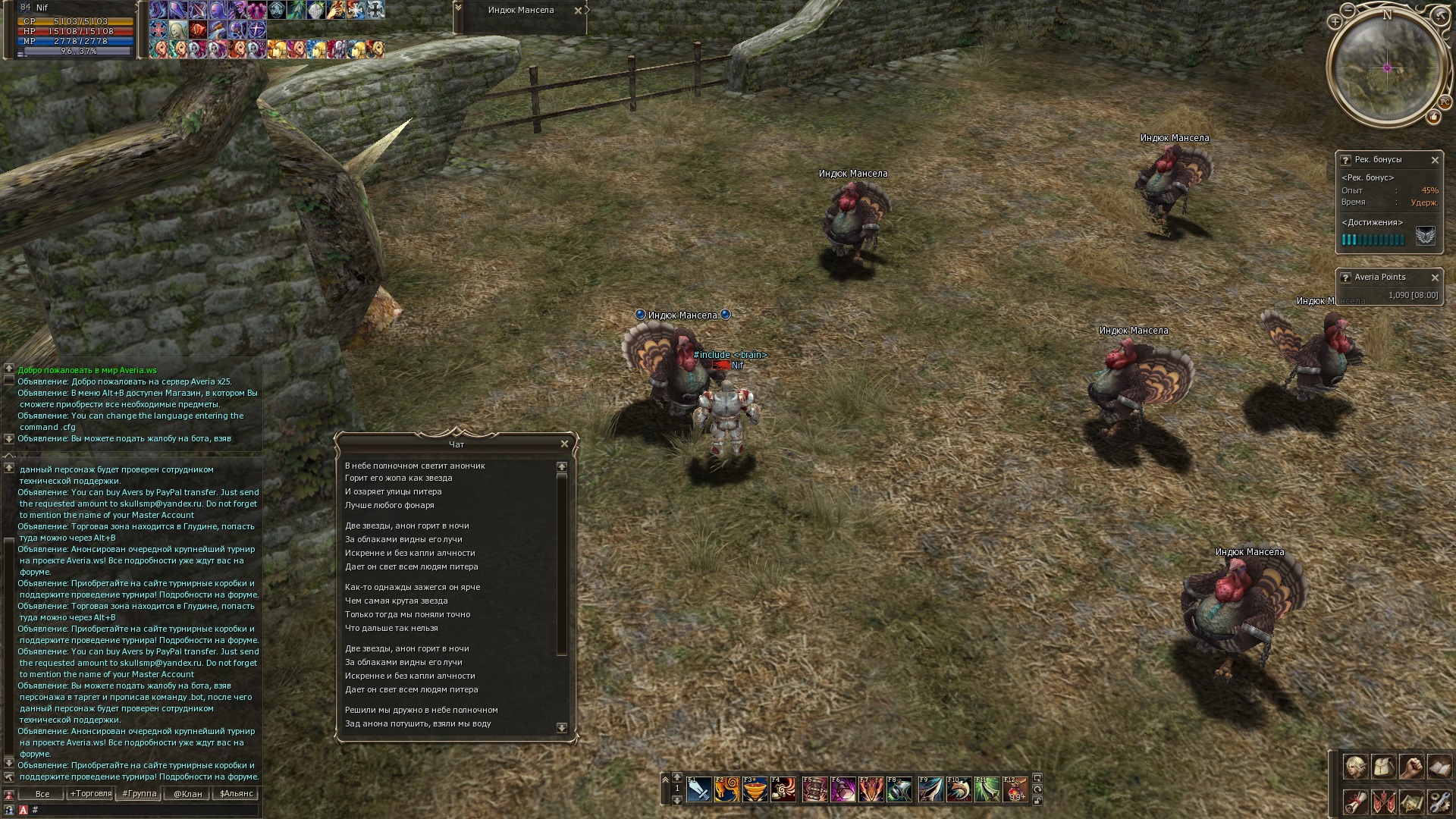Close the Рек. бонусы panel
This screenshot has height=819, width=1456.
[1435, 160]
